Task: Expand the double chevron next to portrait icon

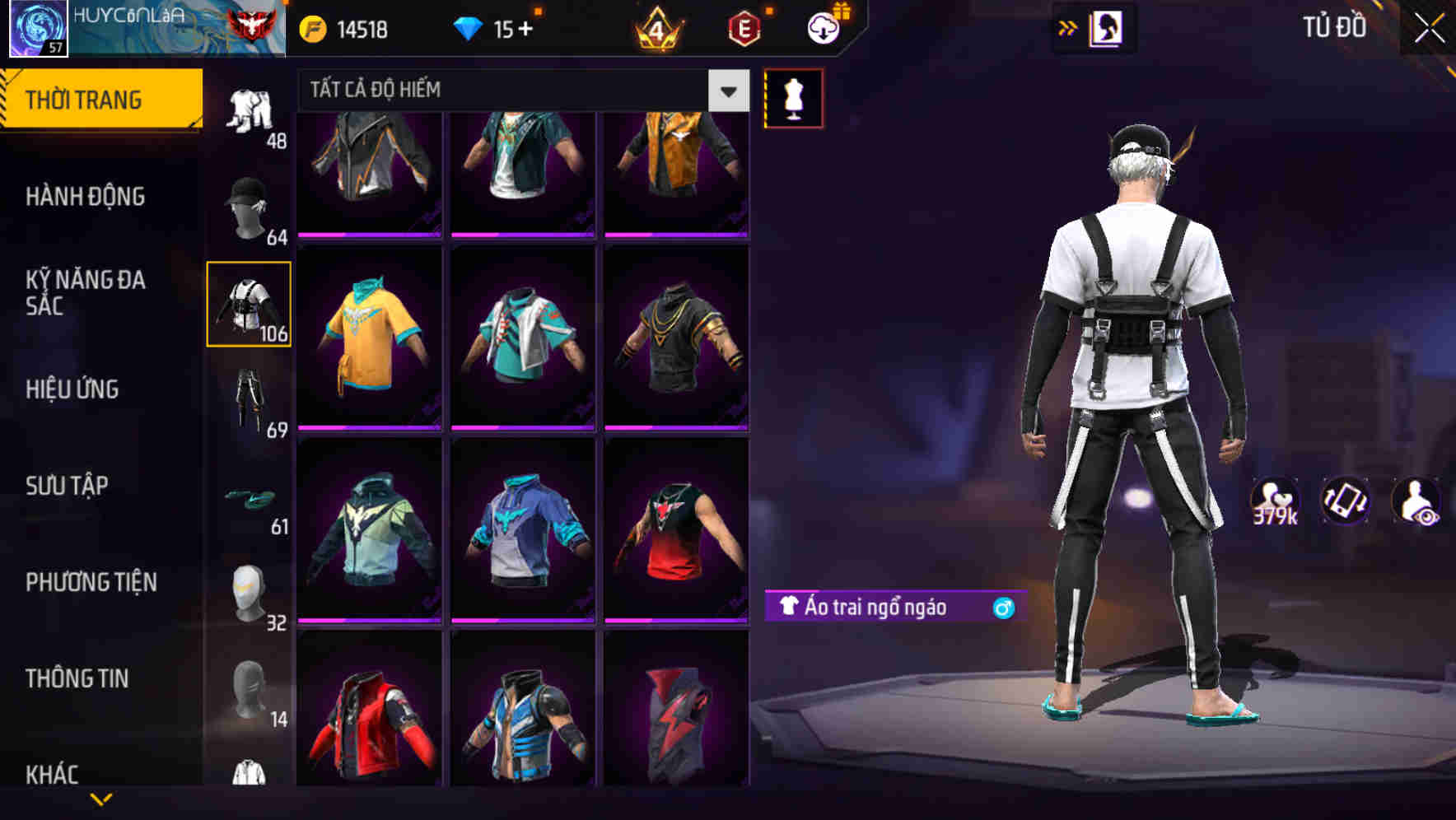Action: click(x=1067, y=26)
